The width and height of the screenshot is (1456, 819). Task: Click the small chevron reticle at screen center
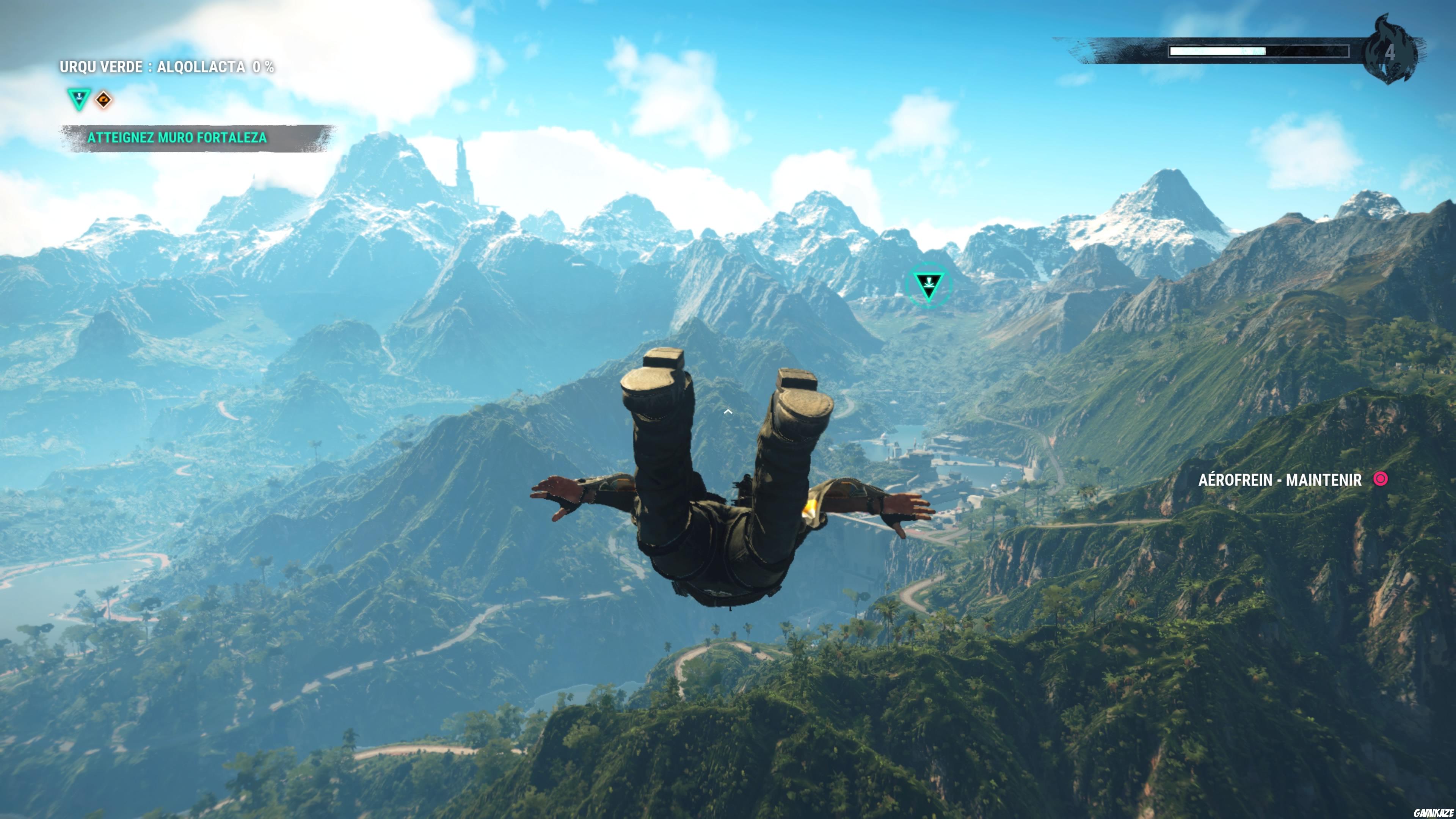[x=728, y=411]
